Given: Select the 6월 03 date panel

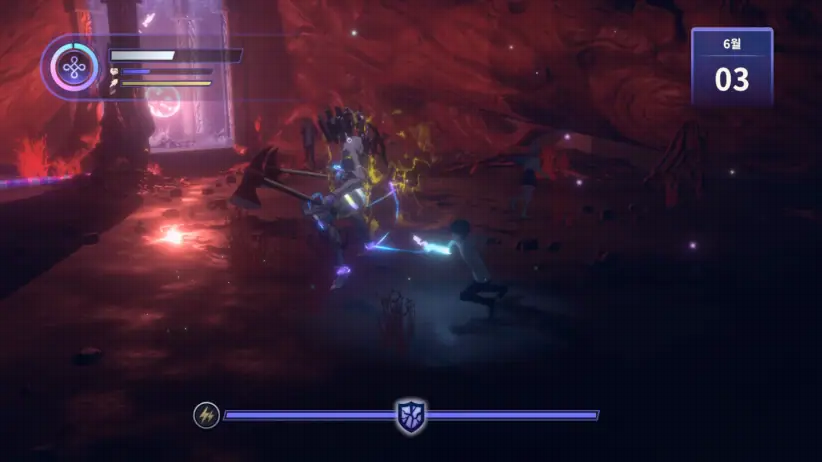Looking at the screenshot, I should (x=731, y=68).
